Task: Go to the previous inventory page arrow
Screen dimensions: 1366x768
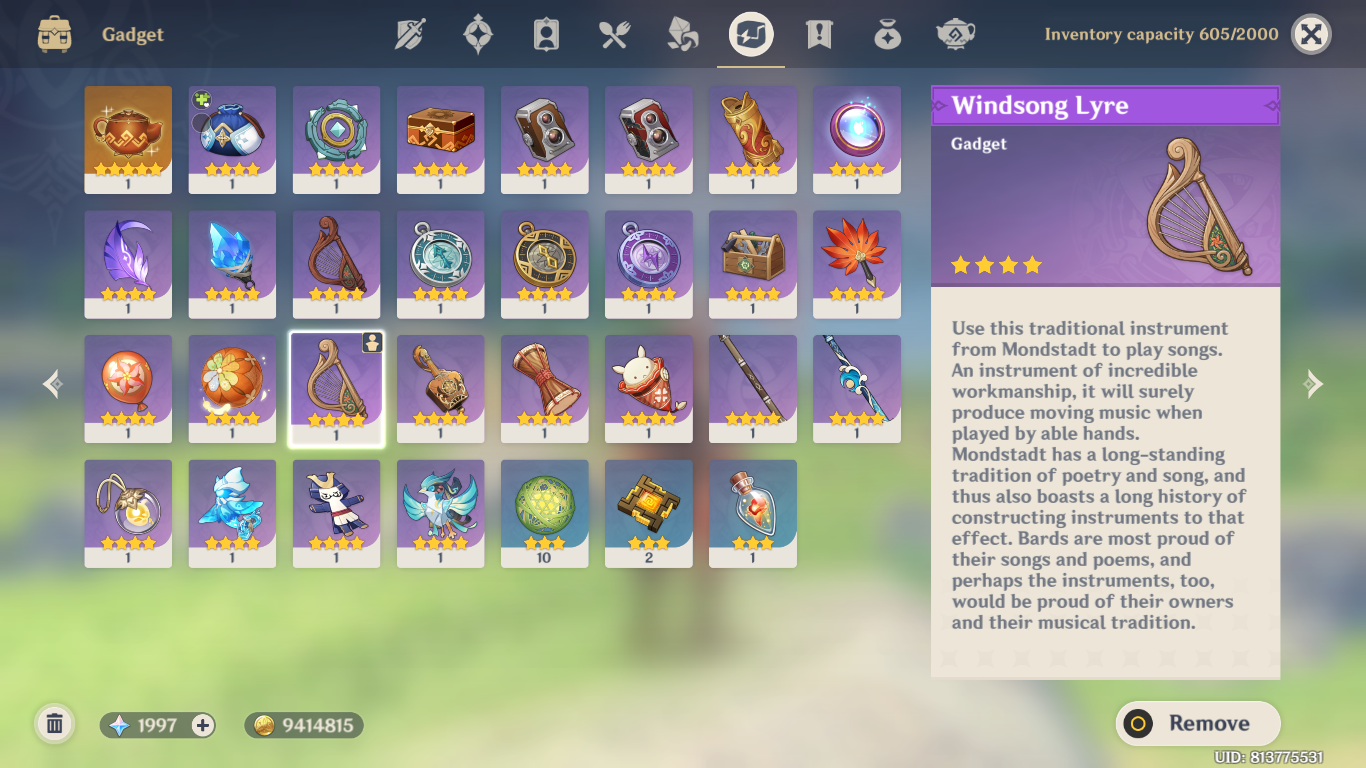Action: click(53, 384)
